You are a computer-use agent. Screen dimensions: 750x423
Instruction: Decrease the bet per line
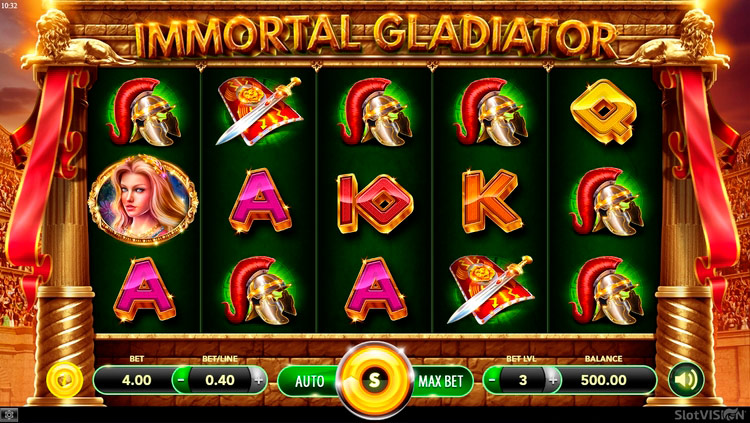[180, 380]
